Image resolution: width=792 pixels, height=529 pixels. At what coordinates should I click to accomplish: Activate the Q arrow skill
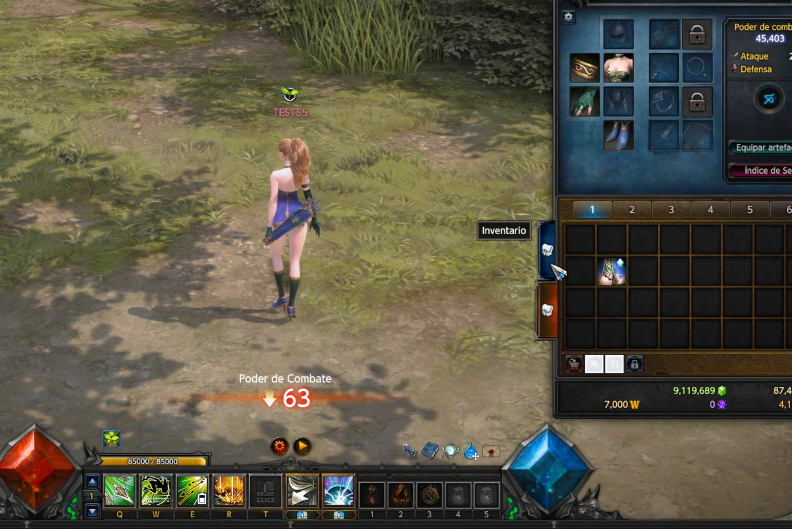[x=119, y=491]
